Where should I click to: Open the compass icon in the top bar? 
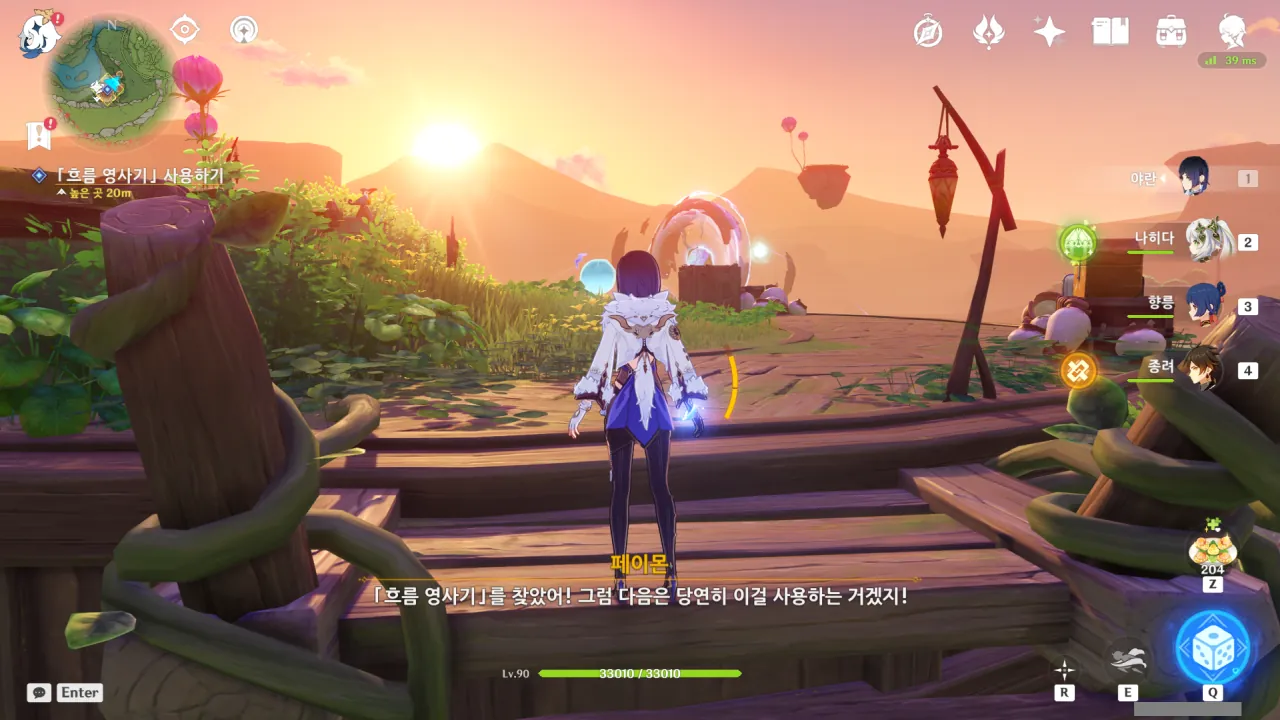pyautogui.click(x=928, y=32)
